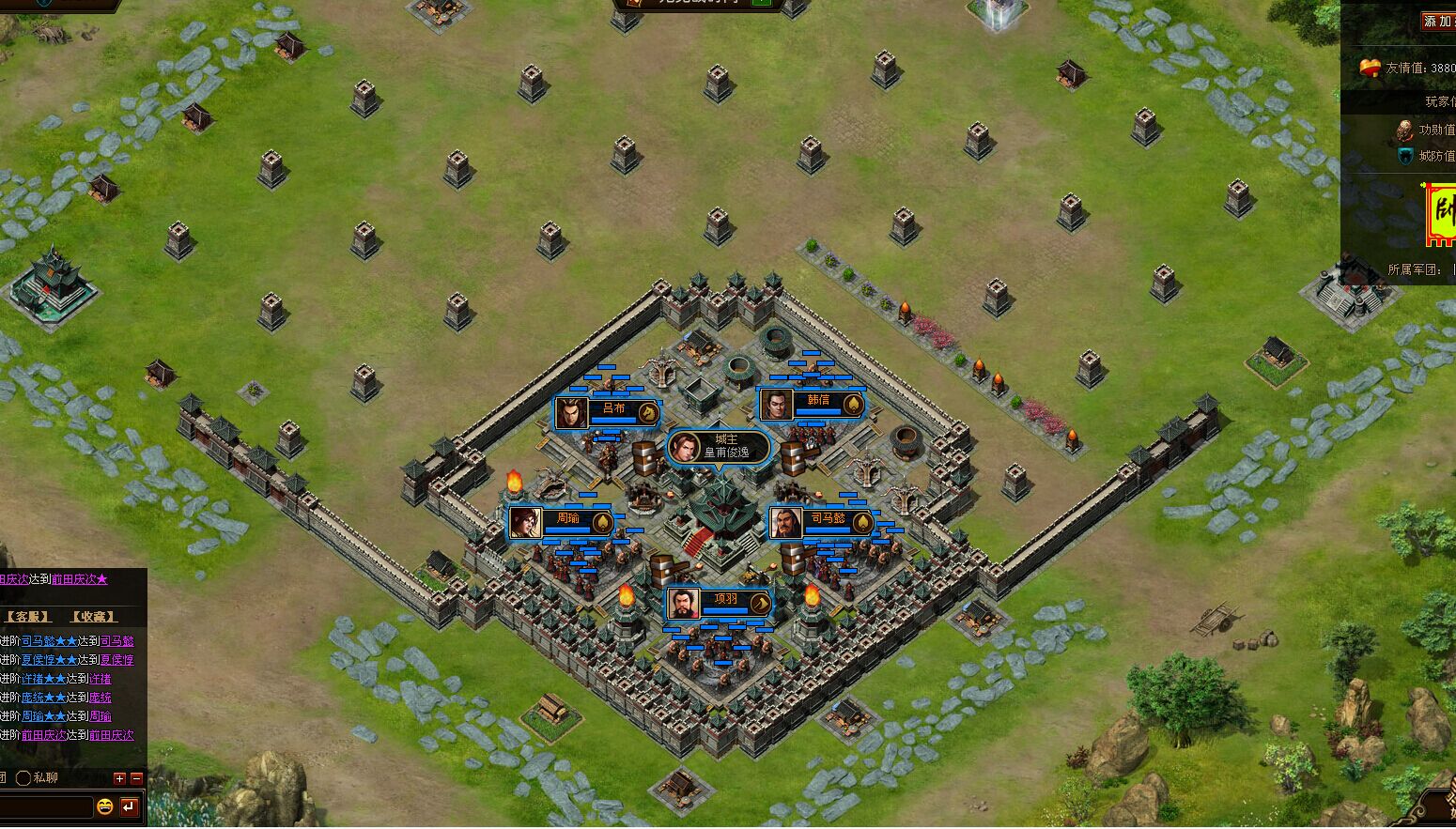1456x829 pixels.
Task: Expand chat with the plus button
Action: point(119,778)
